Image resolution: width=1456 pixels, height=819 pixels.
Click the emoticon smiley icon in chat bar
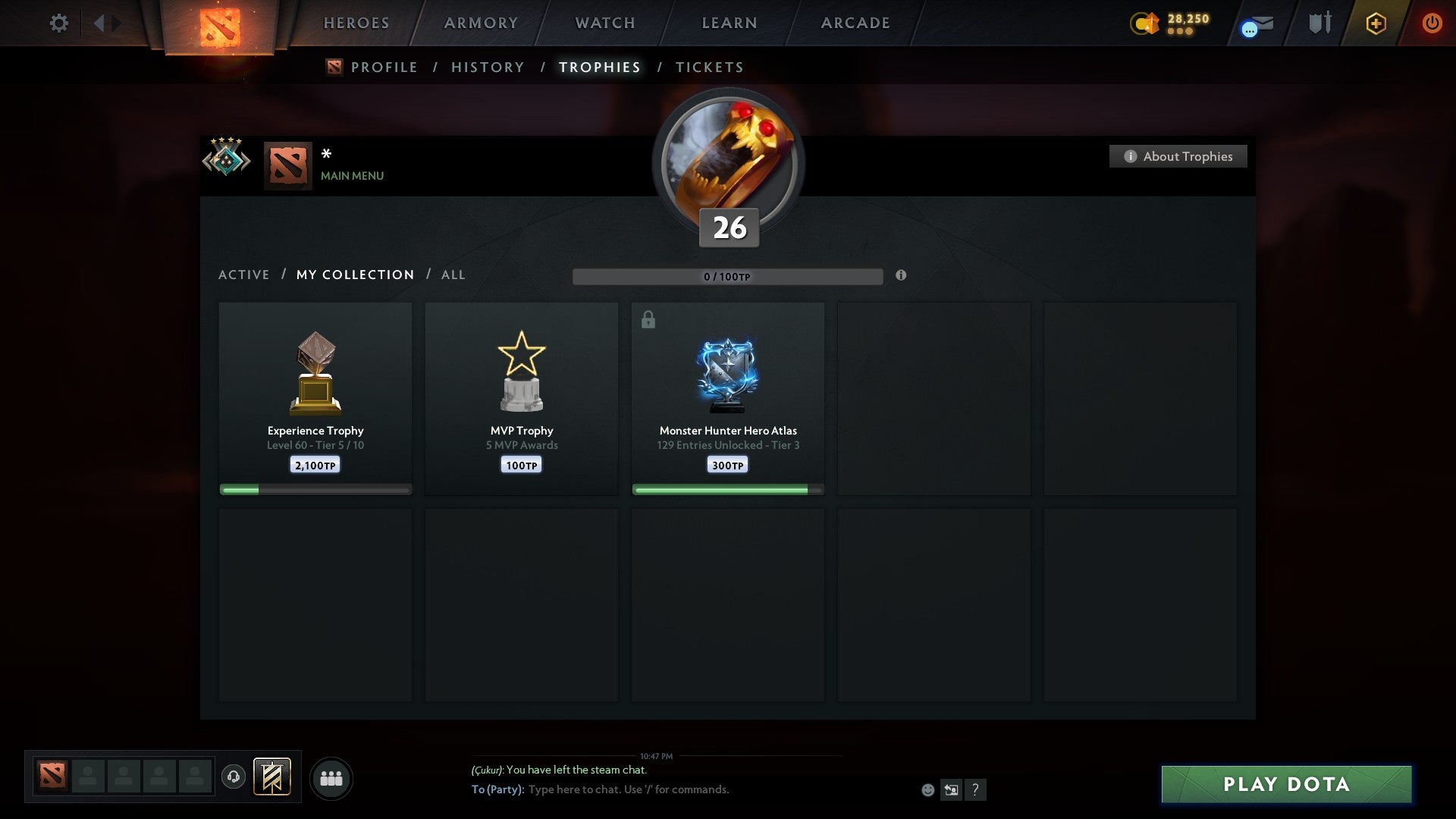coord(928,789)
